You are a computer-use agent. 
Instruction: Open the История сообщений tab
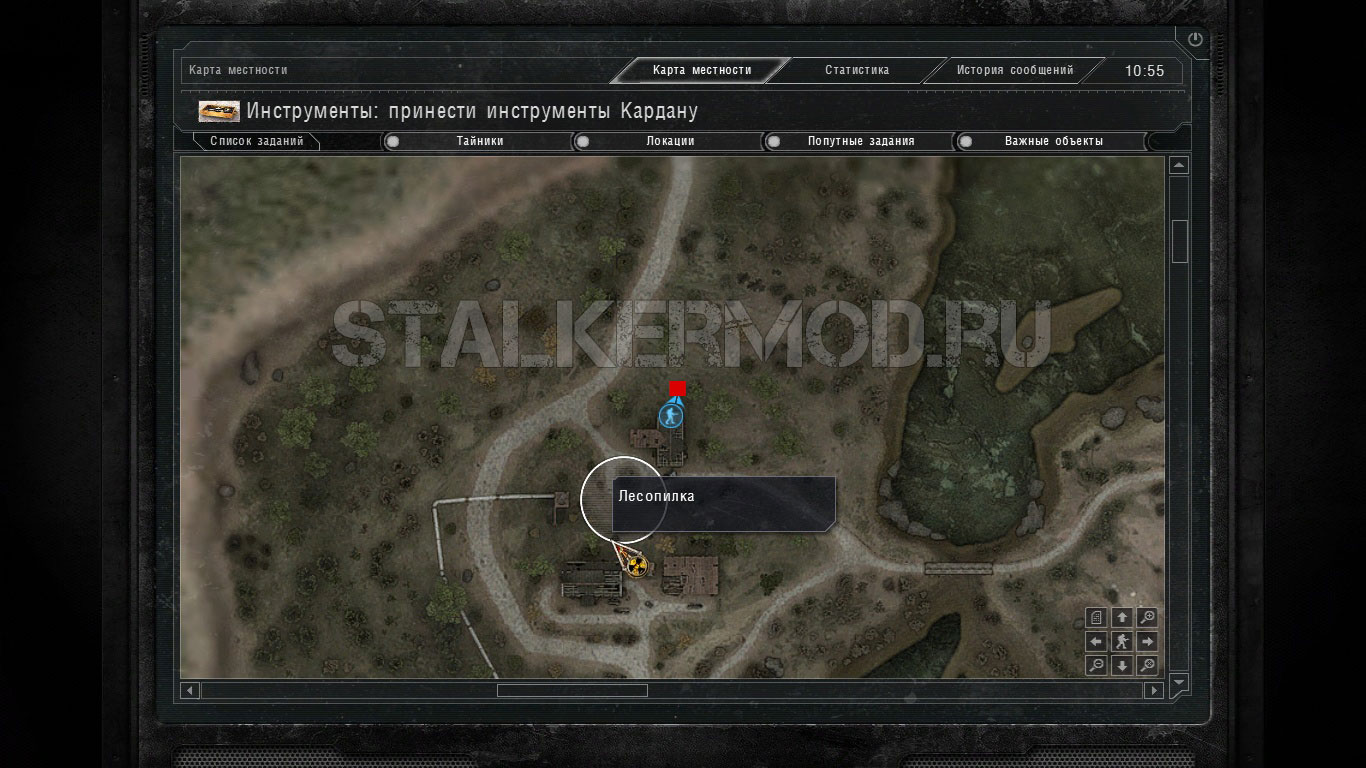(x=1014, y=70)
